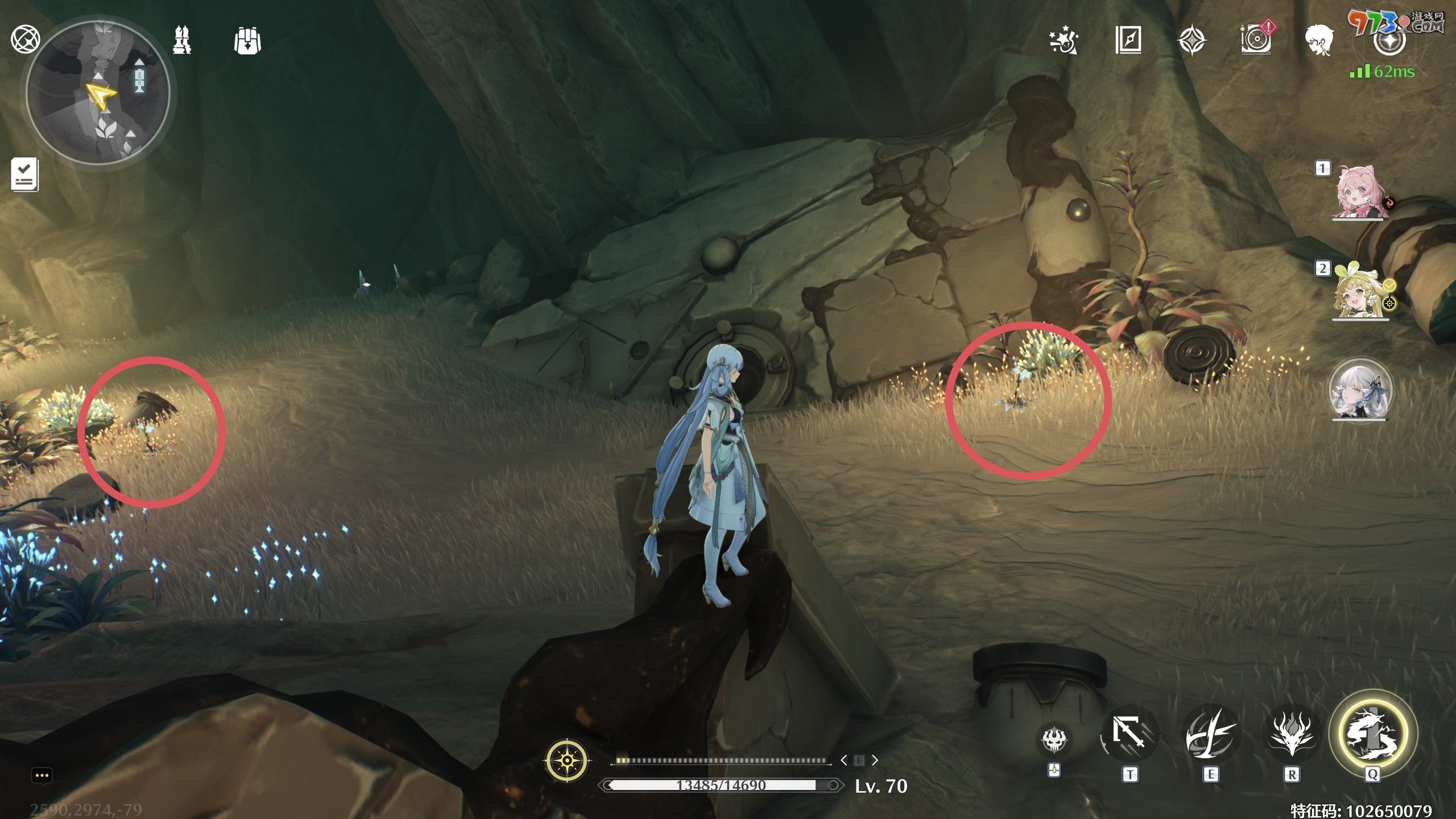Open the circular minimap
1456x819 pixels.
pyautogui.click(x=98, y=93)
